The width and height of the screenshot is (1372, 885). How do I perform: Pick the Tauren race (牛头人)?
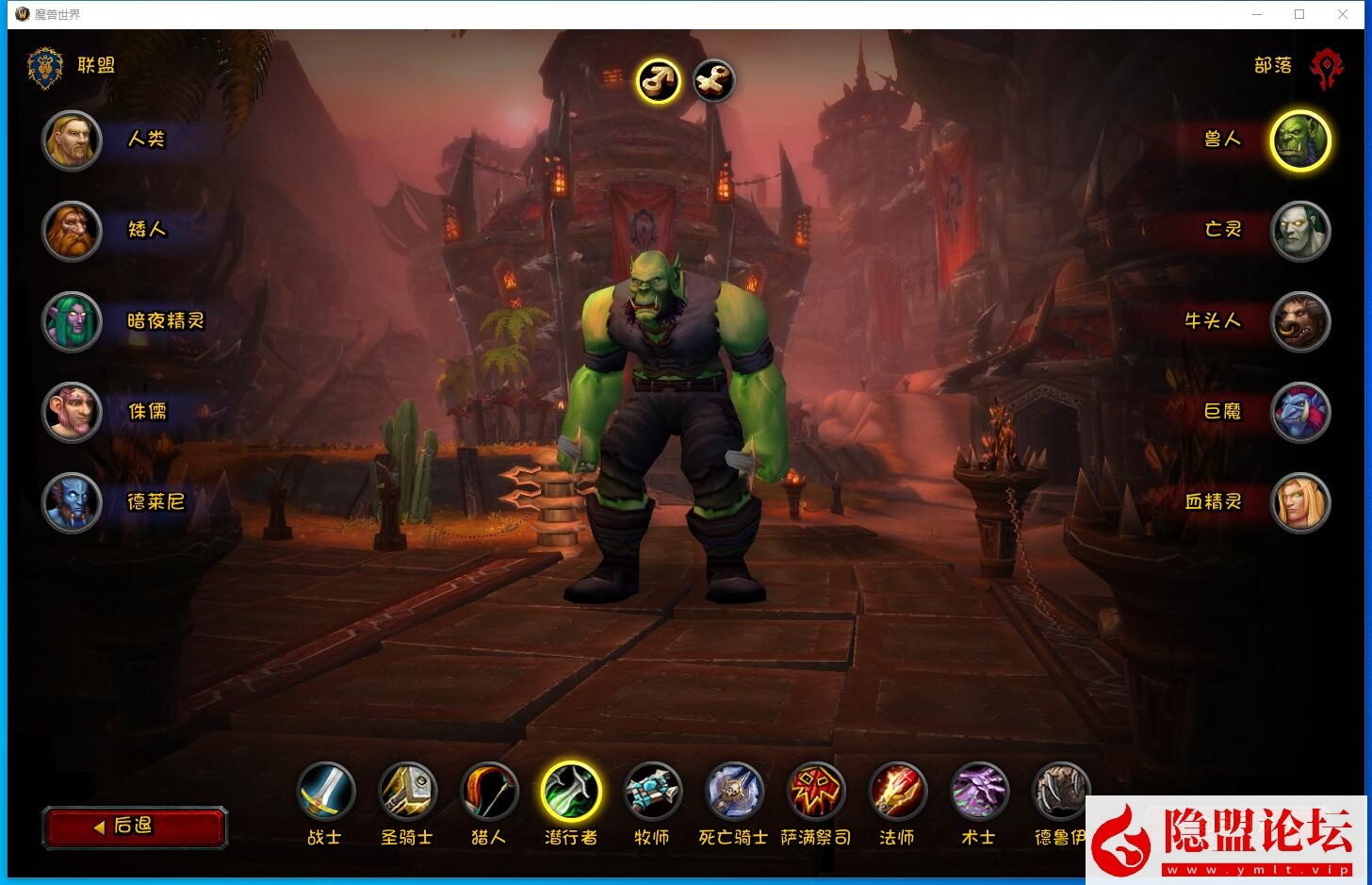pyautogui.click(x=1300, y=321)
